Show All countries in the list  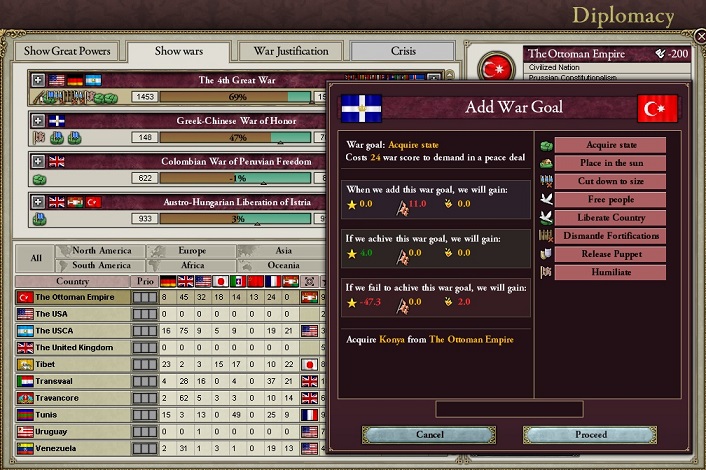point(36,258)
